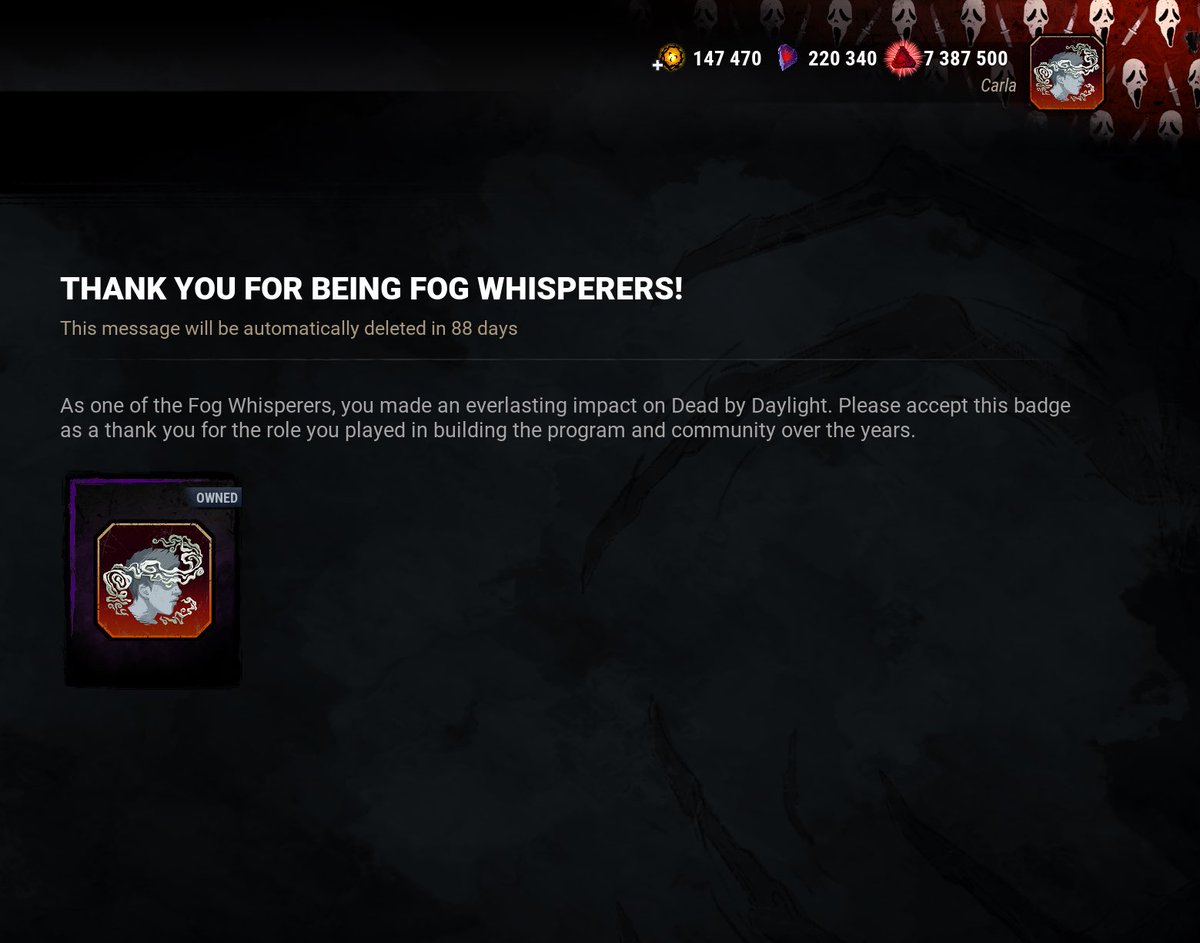Open the Auric Cells purchase icon

[x=671, y=59]
